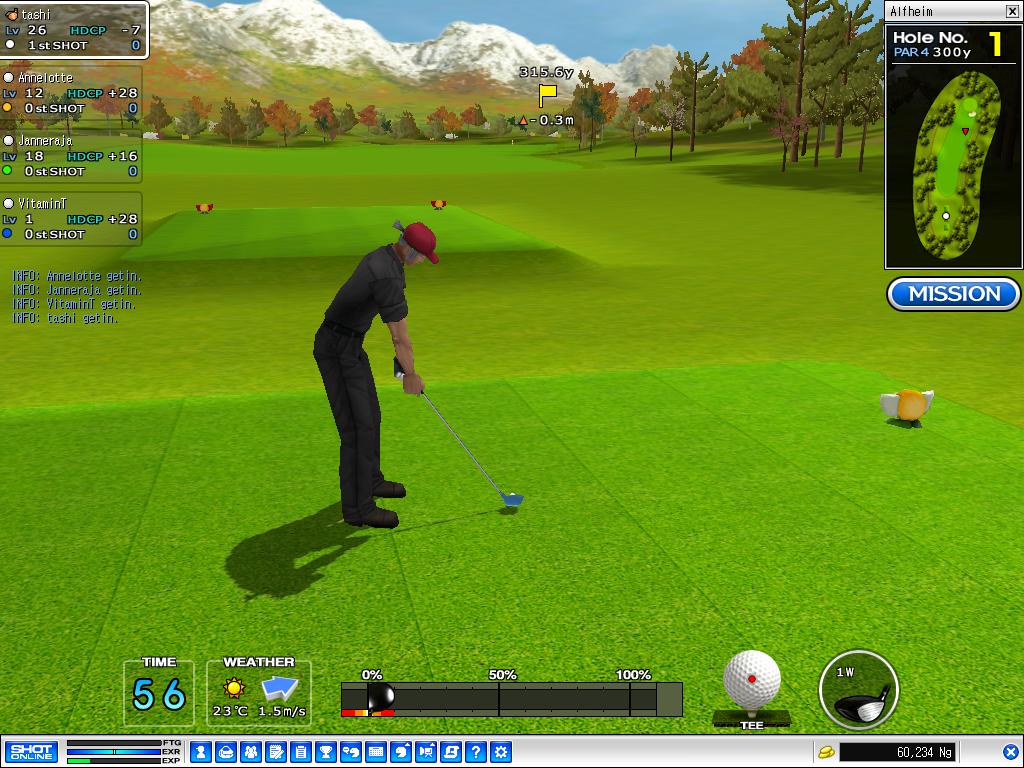Open the Shot Online logo menu
The height and width of the screenshot is (768, 1024).
tap(31, 752)
